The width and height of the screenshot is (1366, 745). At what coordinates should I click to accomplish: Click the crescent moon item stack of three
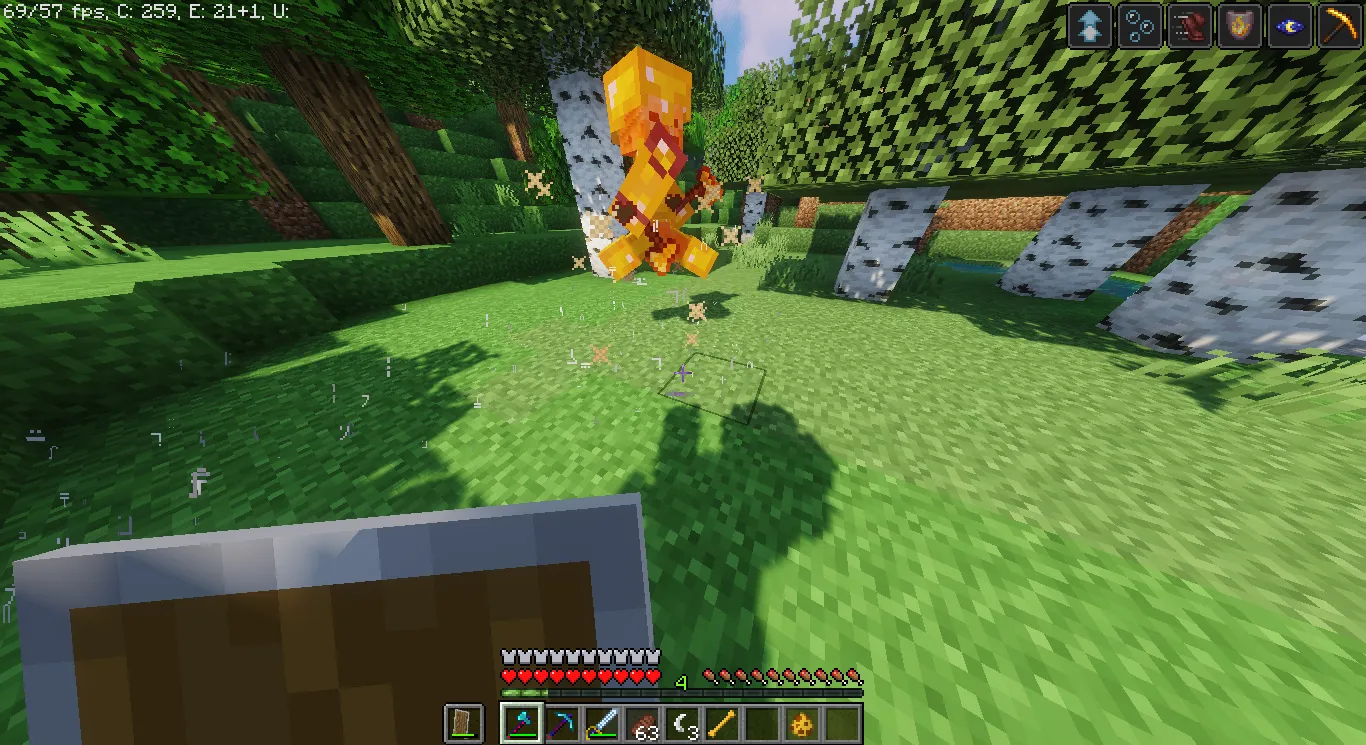pos(682,723)
